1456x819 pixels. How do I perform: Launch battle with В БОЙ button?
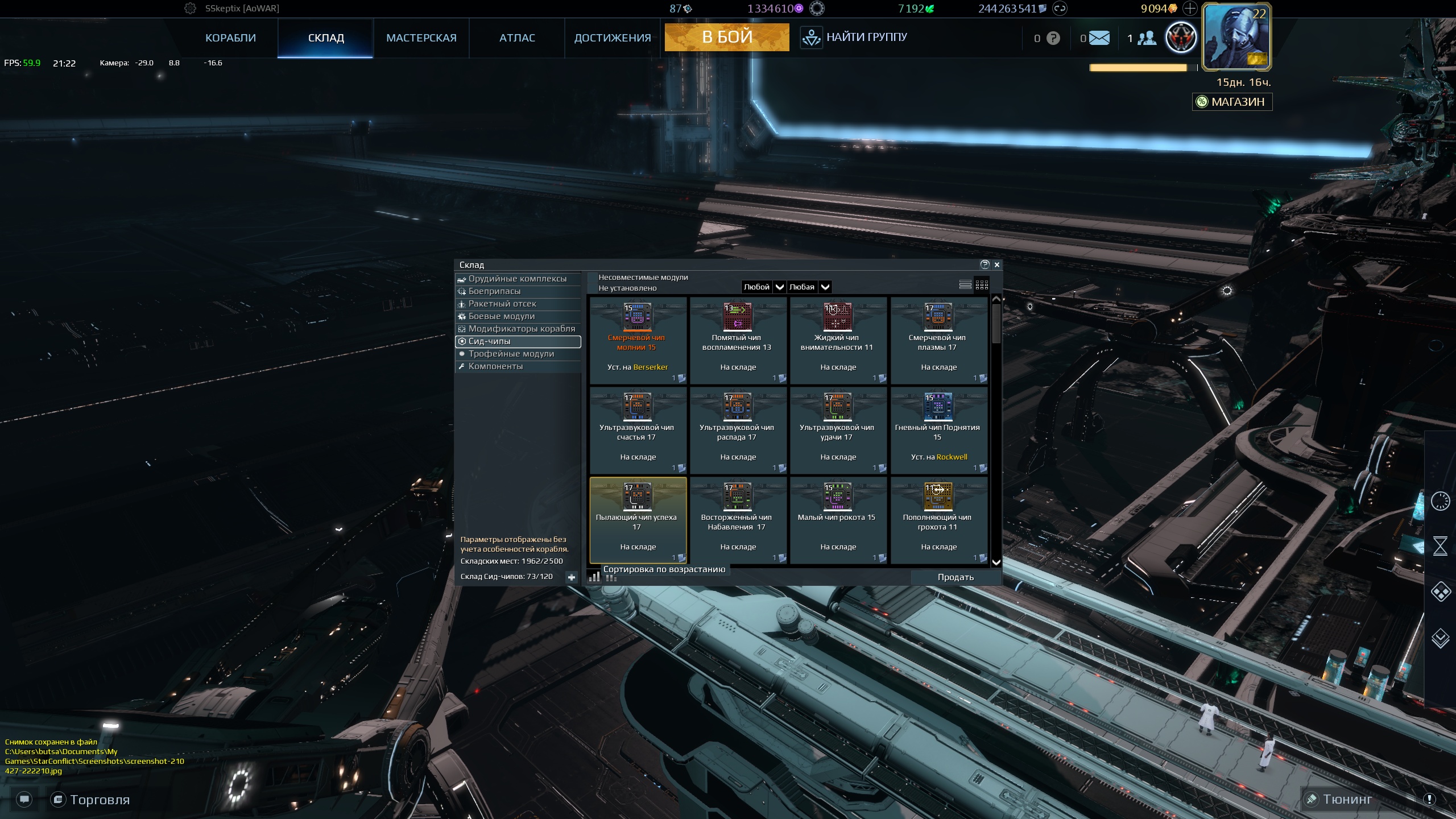(x=727, y=37)
